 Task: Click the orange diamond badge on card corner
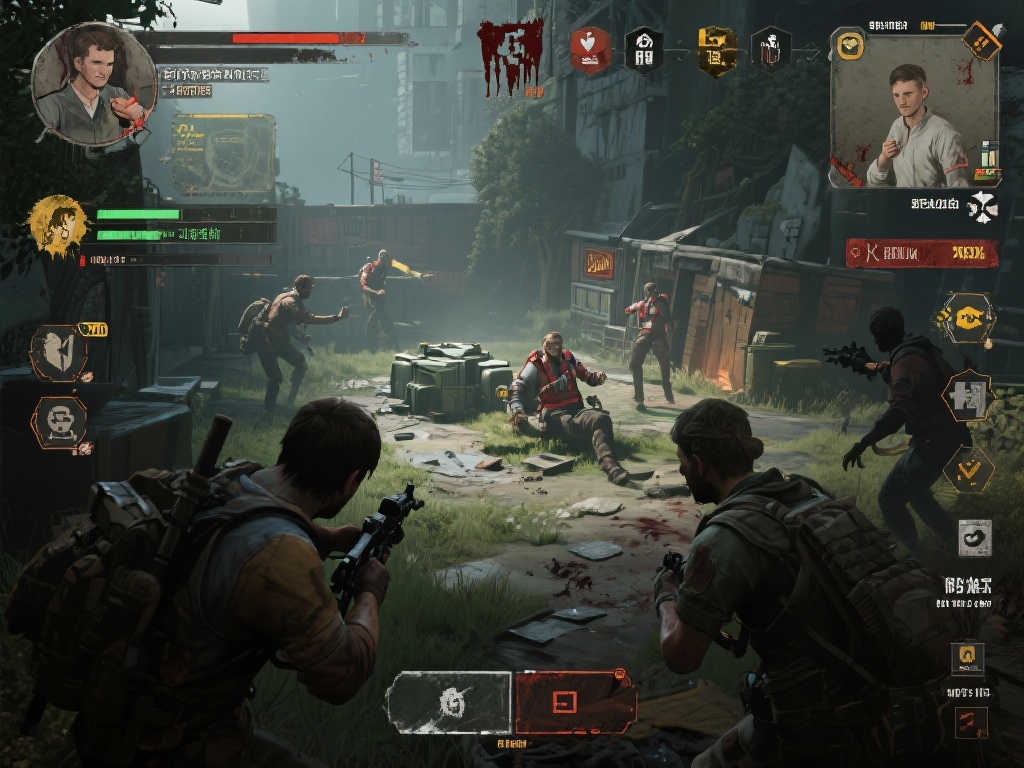981,41
